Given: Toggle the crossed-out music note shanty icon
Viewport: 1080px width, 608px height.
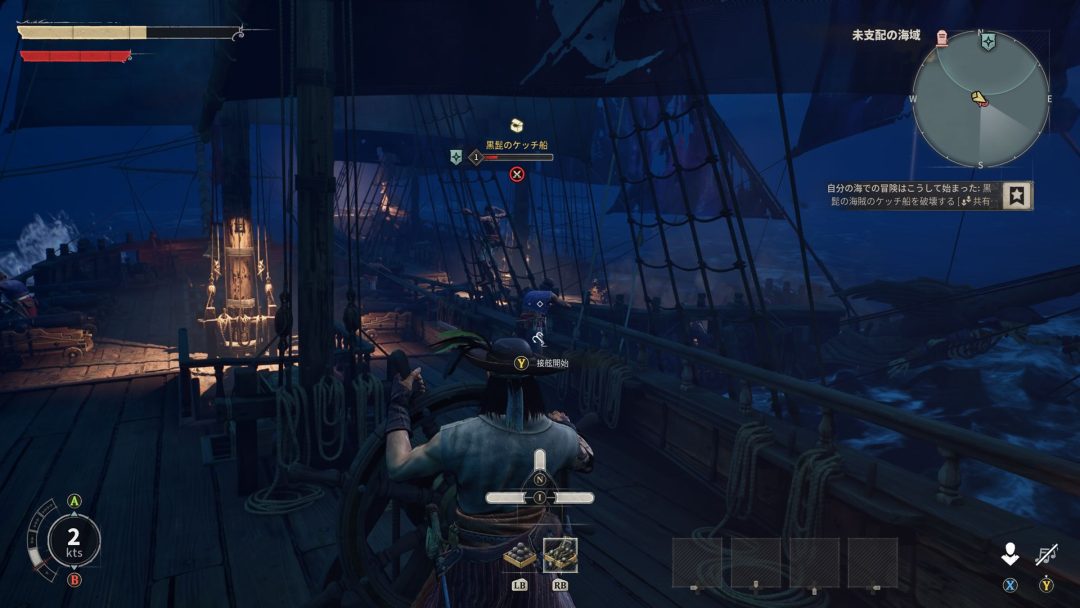Looking at the screenshot, I should pyautogui.click(x=1046, y=553).
